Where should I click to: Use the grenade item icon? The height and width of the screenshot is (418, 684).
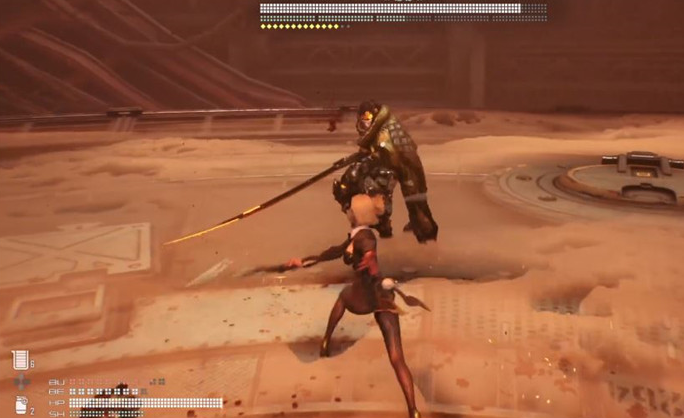coord(21,404)
